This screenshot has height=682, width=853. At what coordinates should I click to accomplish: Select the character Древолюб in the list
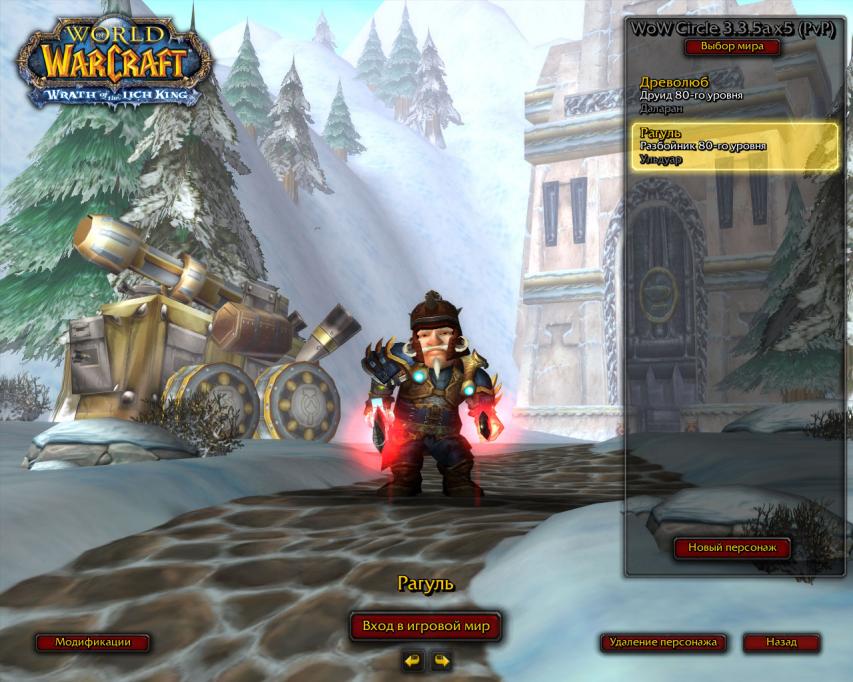click(734, 95)
